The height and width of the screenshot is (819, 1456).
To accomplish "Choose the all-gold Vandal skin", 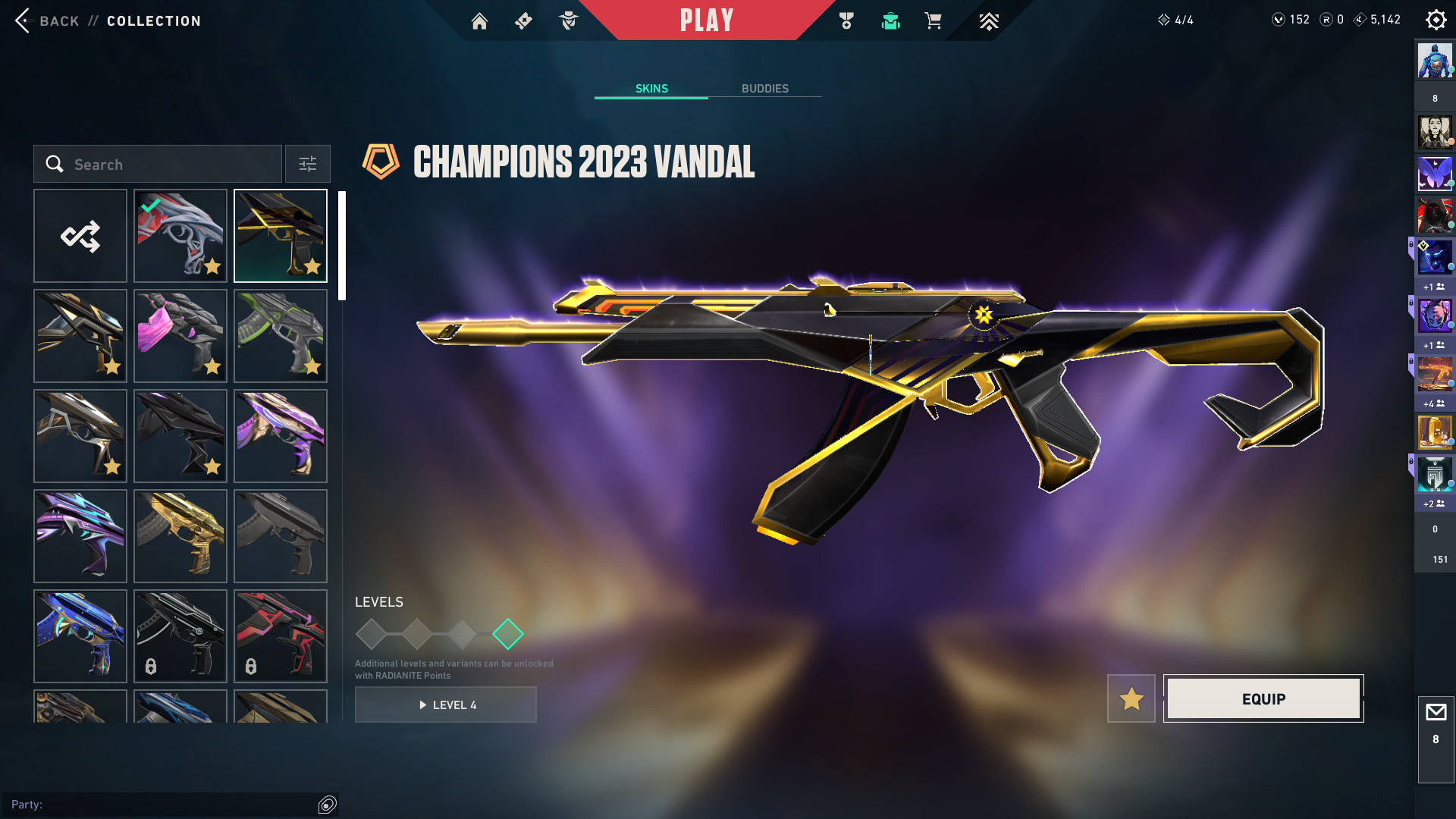I will tap(180, 536).
